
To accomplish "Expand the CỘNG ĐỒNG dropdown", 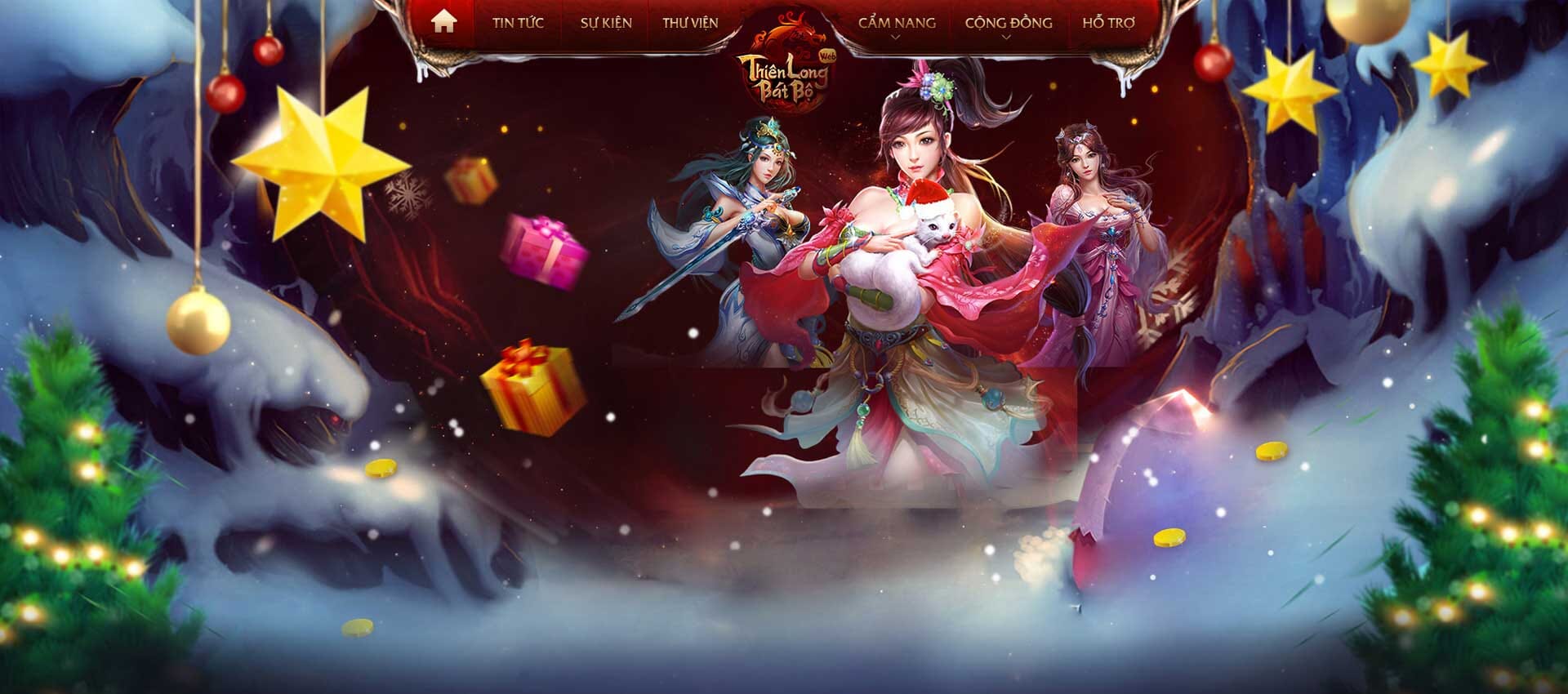I will point(1006,23).
